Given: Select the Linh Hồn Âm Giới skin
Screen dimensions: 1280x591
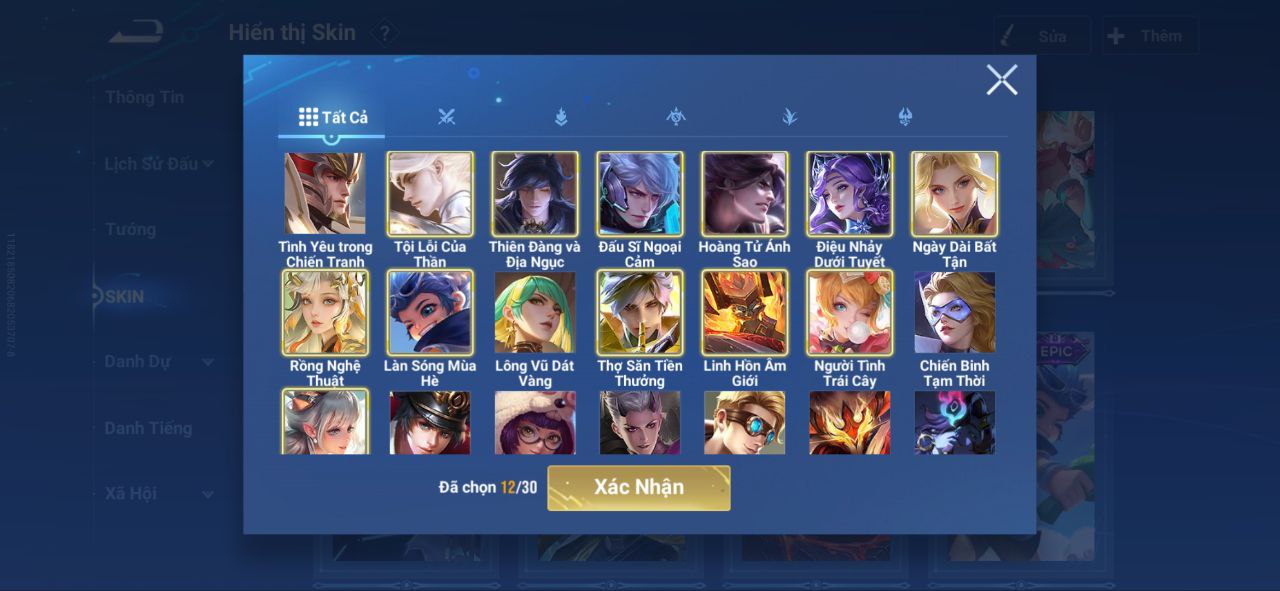Looking at the screenshot, I should click(x=745, y=313).
